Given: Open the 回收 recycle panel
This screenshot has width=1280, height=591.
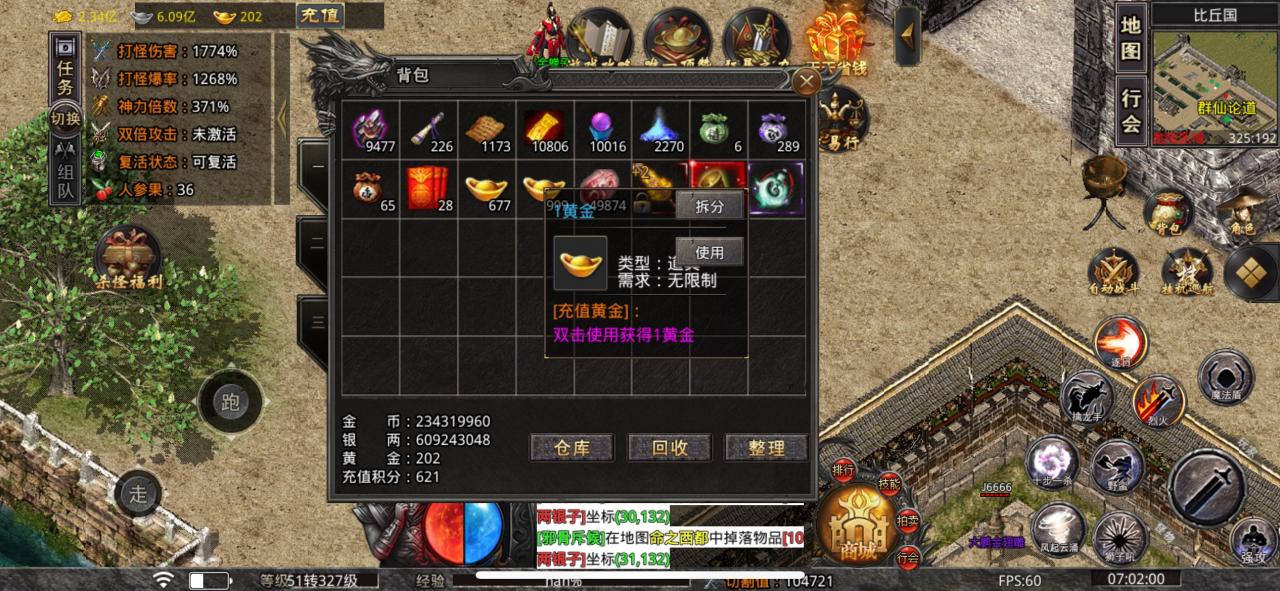Looking at the screenshot, I should 668,448.
